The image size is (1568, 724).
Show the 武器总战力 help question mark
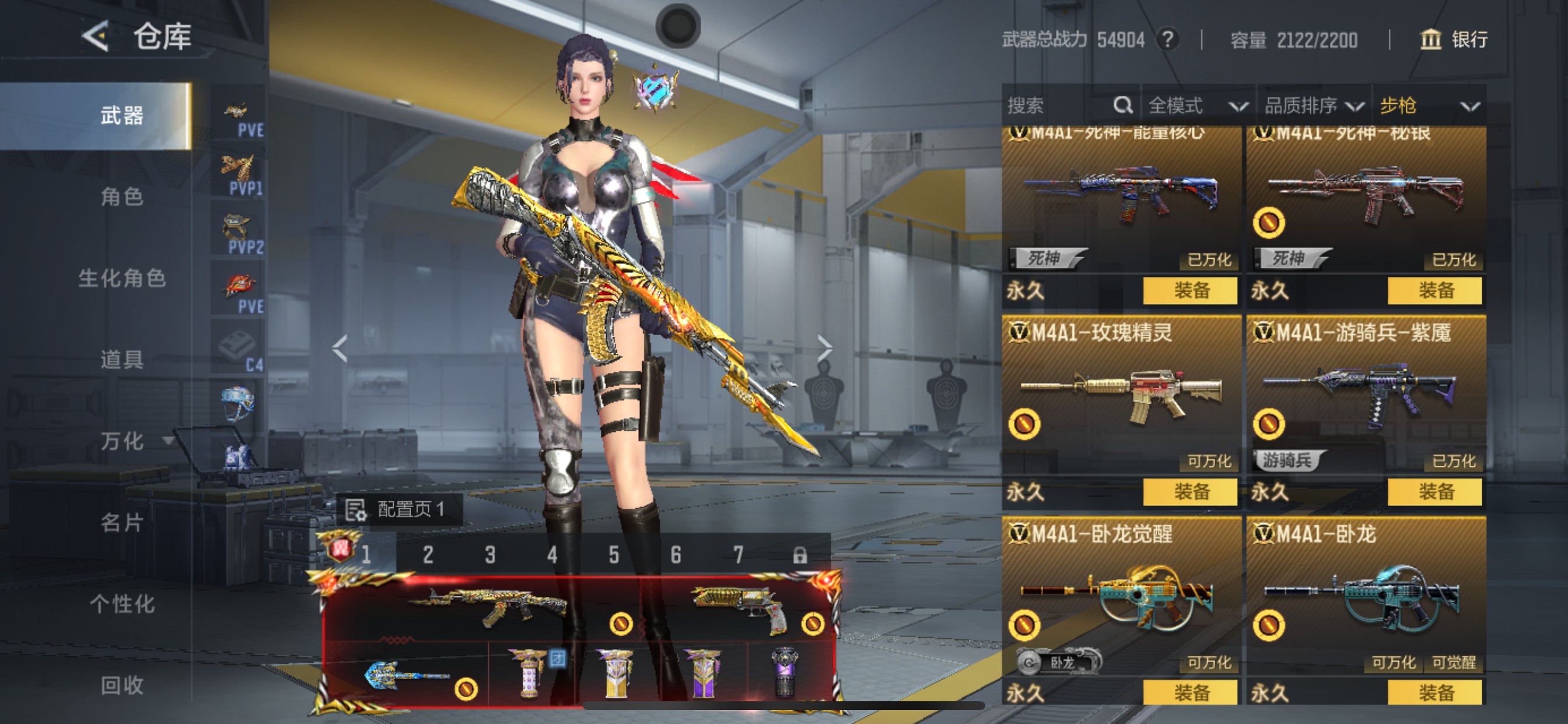click(x=1167, y=40)
